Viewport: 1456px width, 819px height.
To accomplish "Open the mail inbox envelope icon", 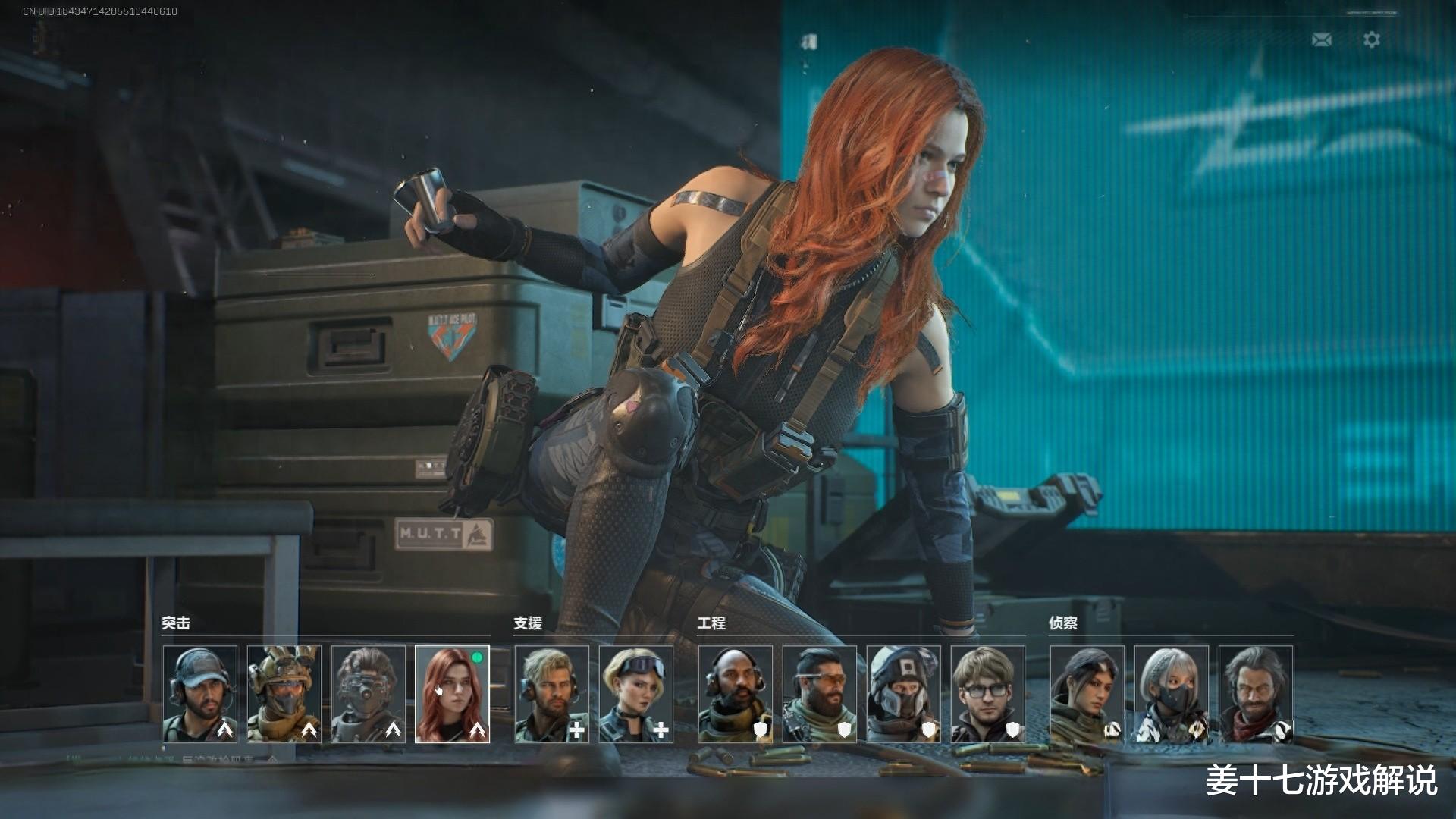I will (1322, 39).
